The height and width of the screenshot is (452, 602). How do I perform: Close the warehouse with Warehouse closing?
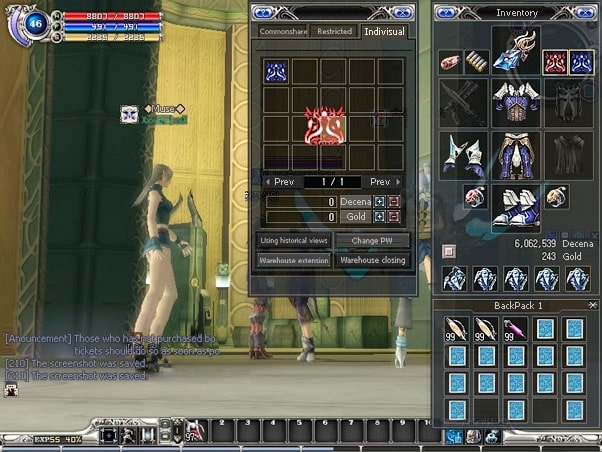coord(372,260)
